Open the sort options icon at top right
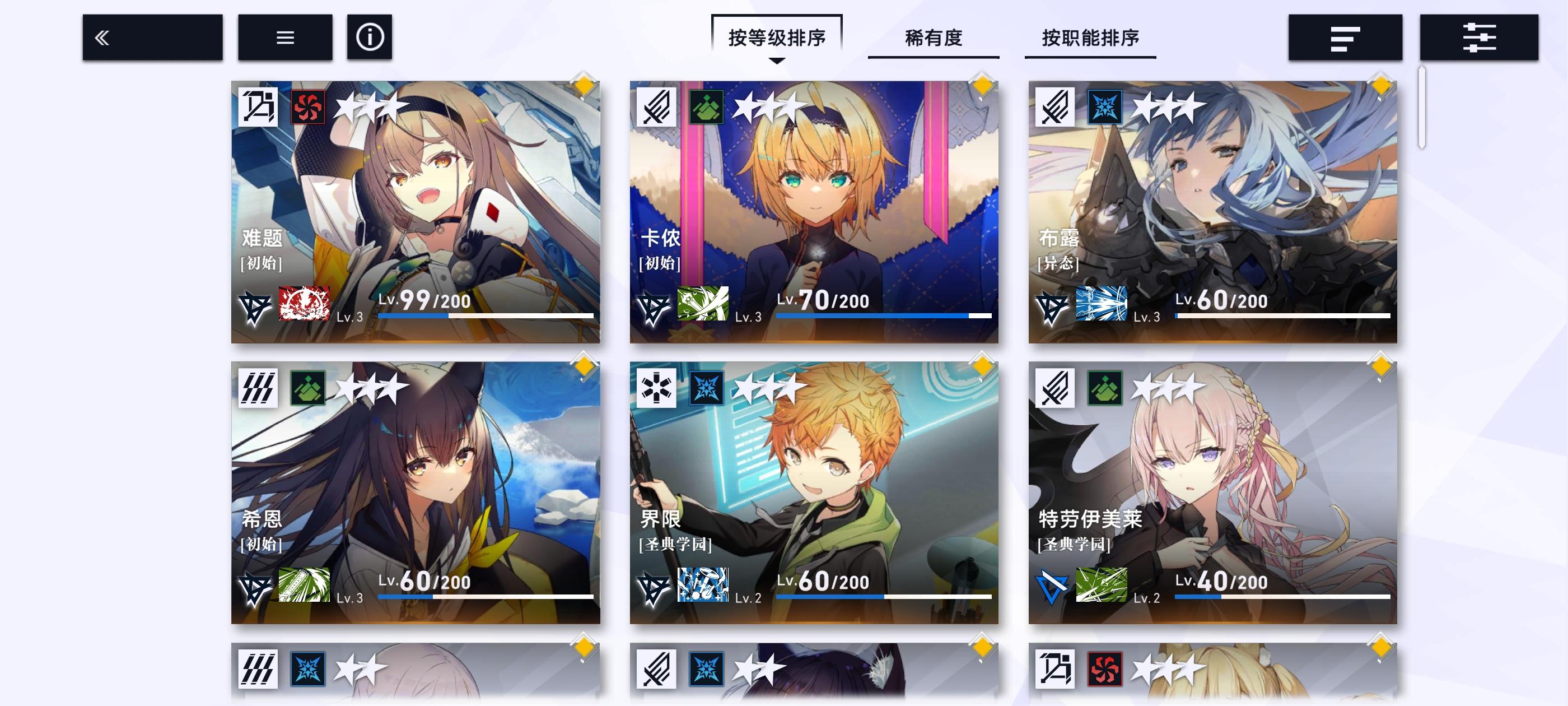The height and width of the screenshot is (706, 1568). (1345, 37)
